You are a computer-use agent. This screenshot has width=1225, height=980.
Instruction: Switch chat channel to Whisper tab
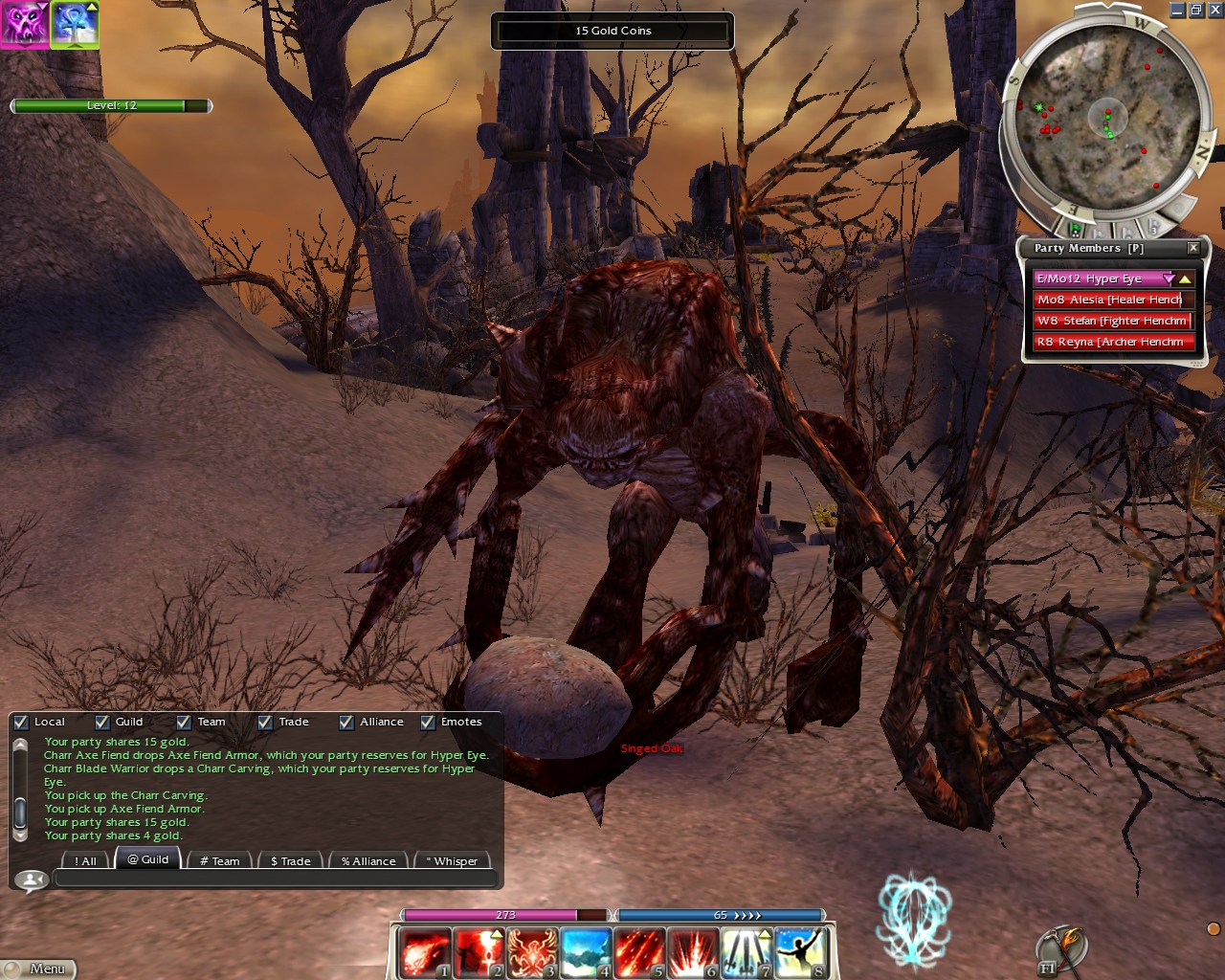[451, 860]
